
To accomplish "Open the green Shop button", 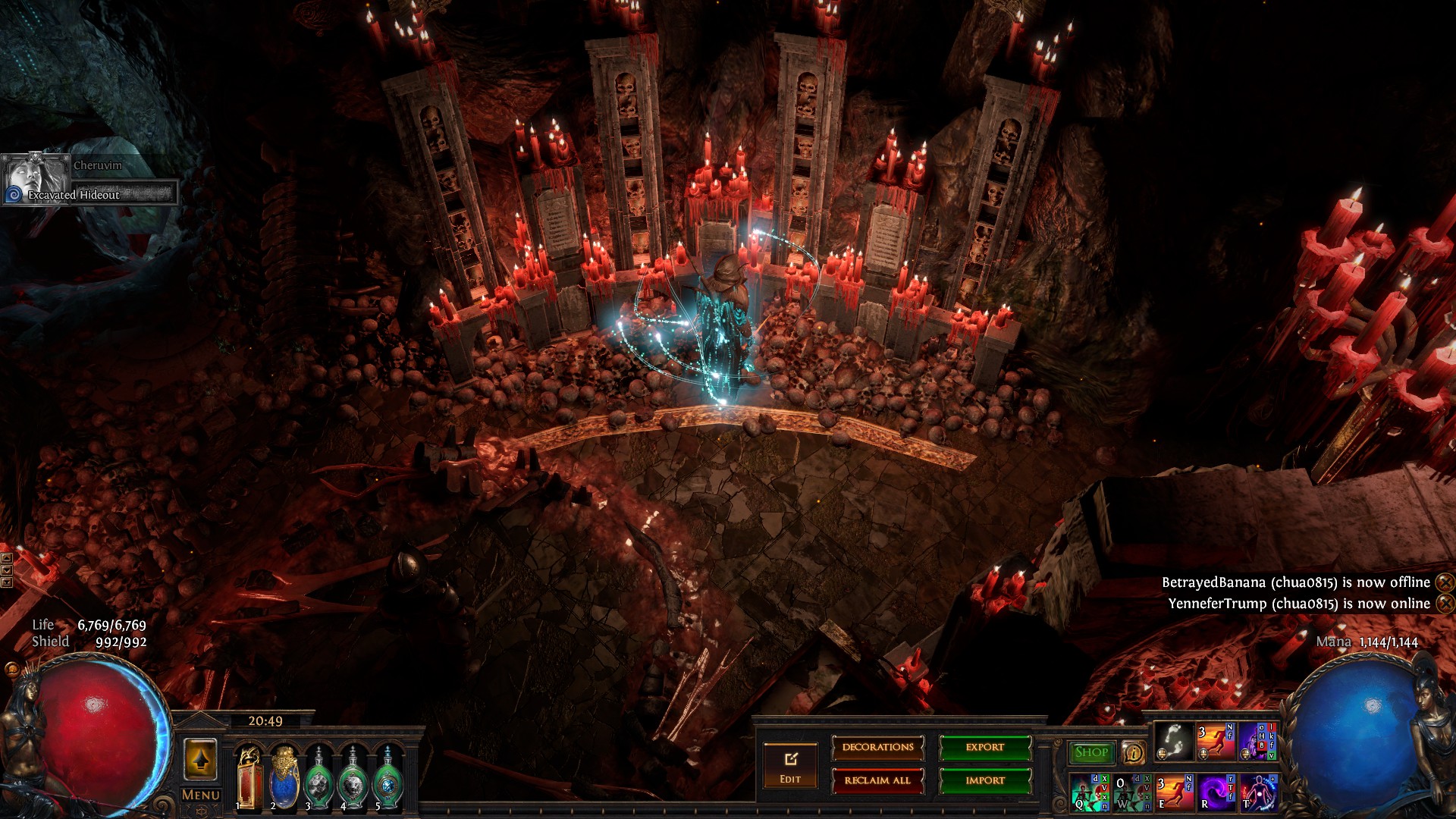I will pos(1091,752).
